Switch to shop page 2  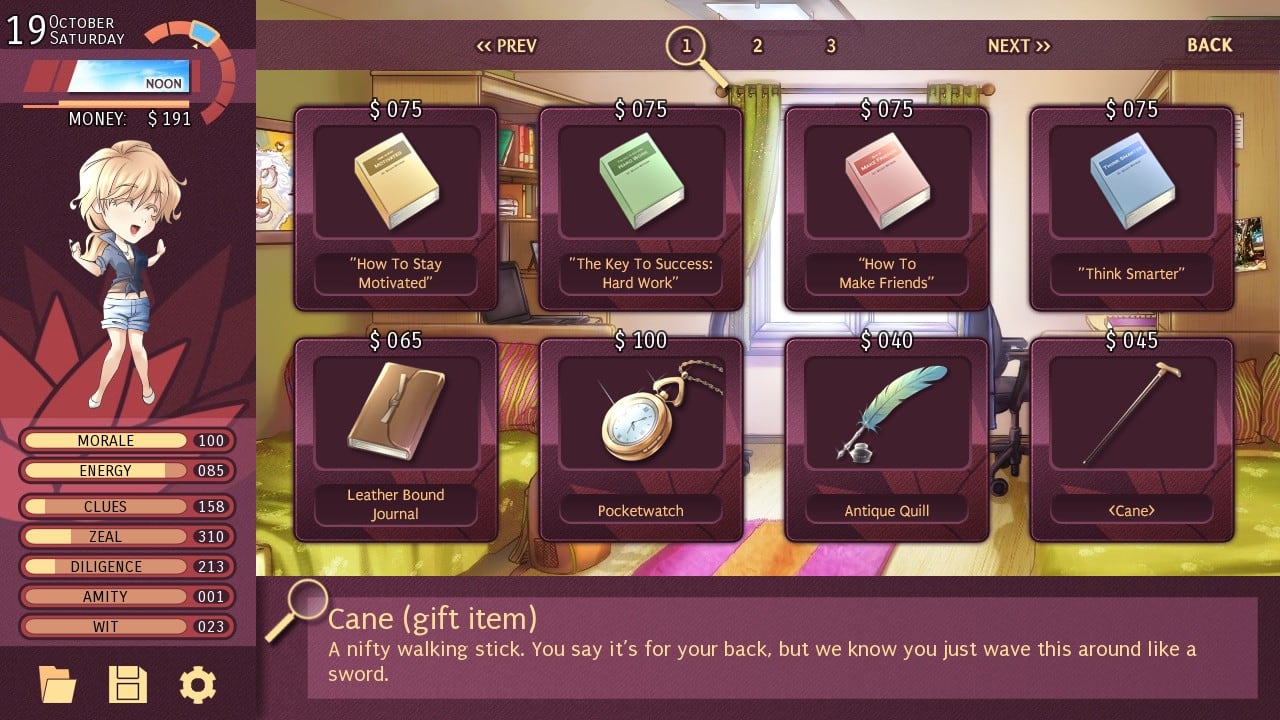[757, 46]
